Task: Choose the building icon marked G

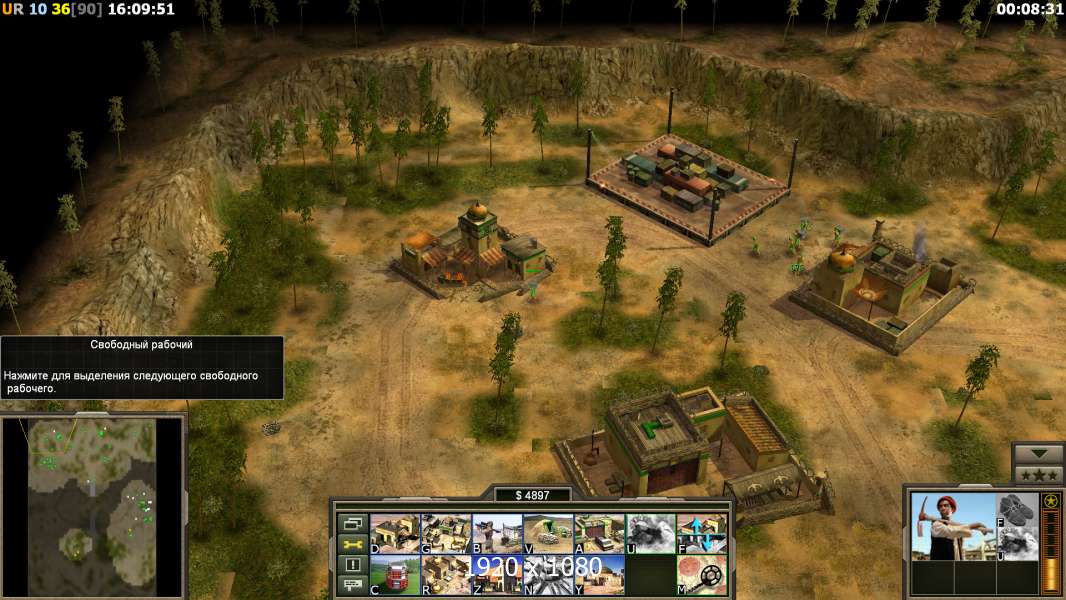Action: pyautogui.click(x=446, y=533)
